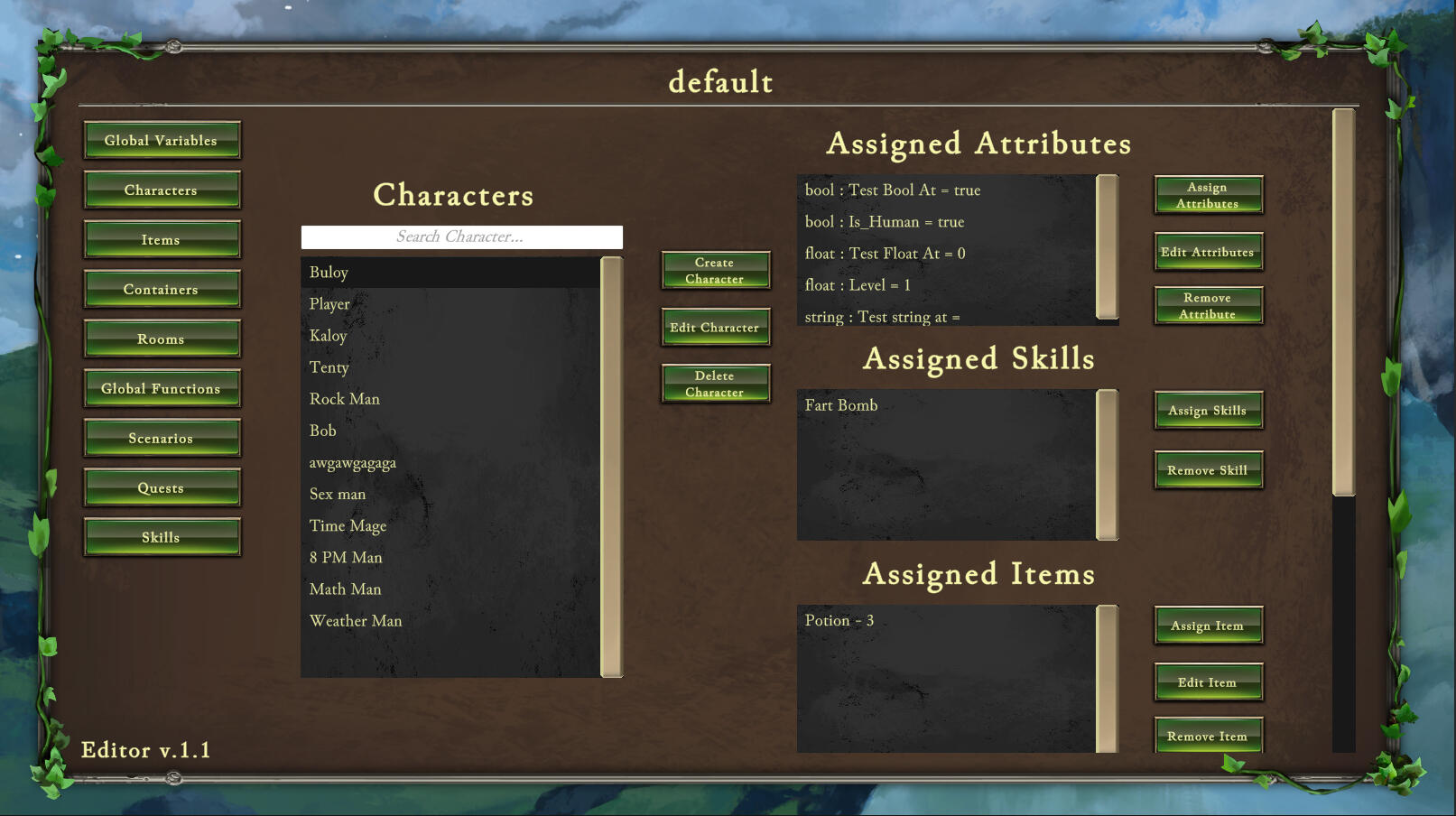Image resolution: width=1456 pixels, height=816 pixels.
Task: Select the Potion assigned item
Action: 839,621
